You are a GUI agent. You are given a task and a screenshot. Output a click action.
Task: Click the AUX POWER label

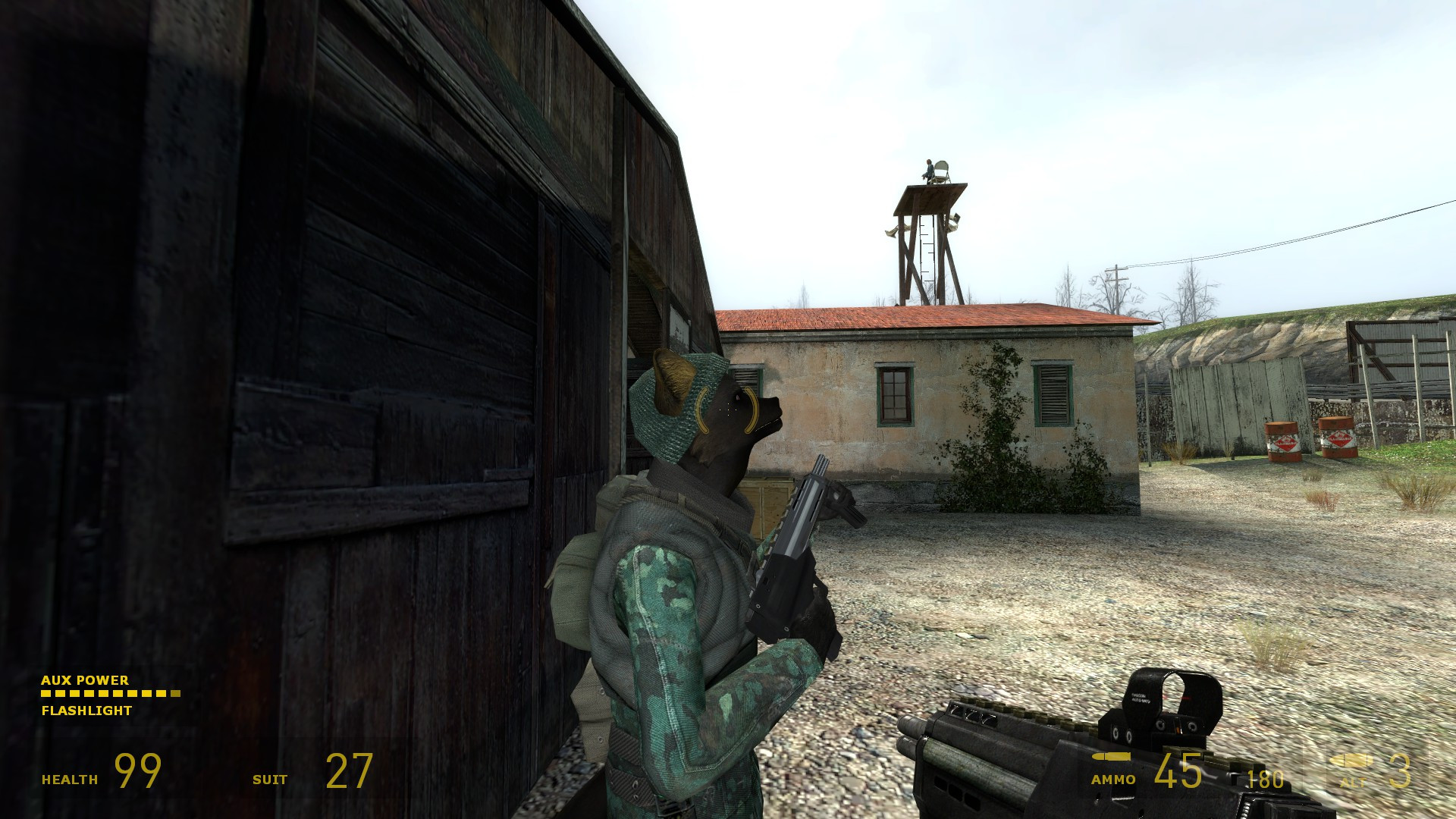(x=85, y=681)
